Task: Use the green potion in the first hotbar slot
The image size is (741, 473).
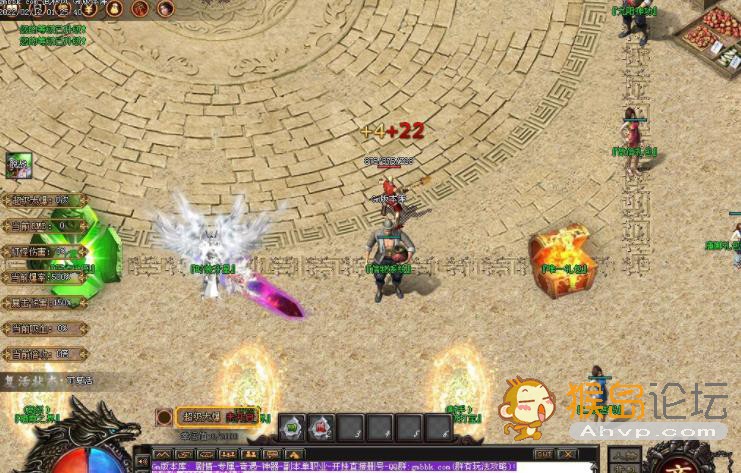Action: point(292,428)
